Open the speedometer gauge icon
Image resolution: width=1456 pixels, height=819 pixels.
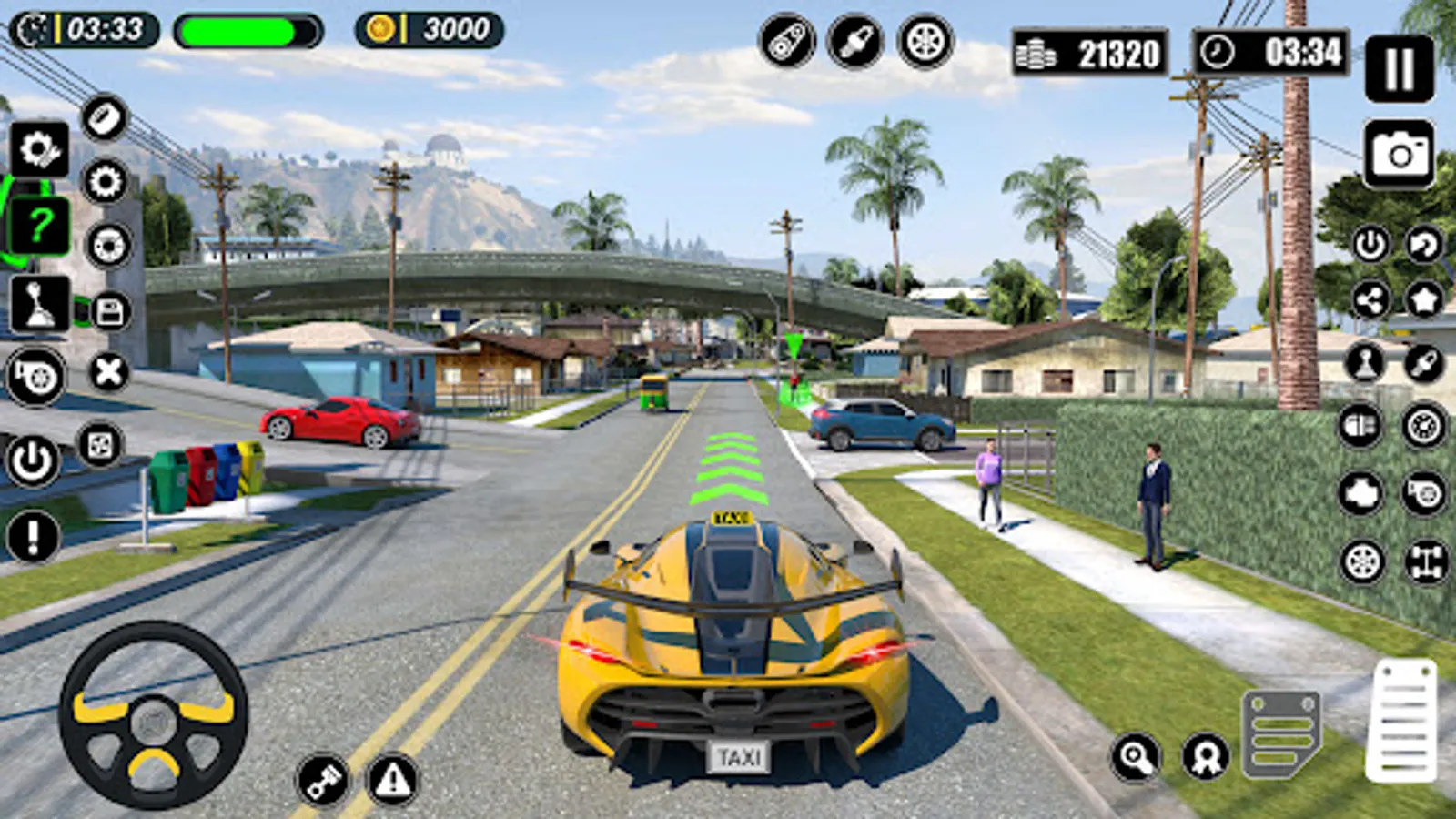pos(1425,426)
